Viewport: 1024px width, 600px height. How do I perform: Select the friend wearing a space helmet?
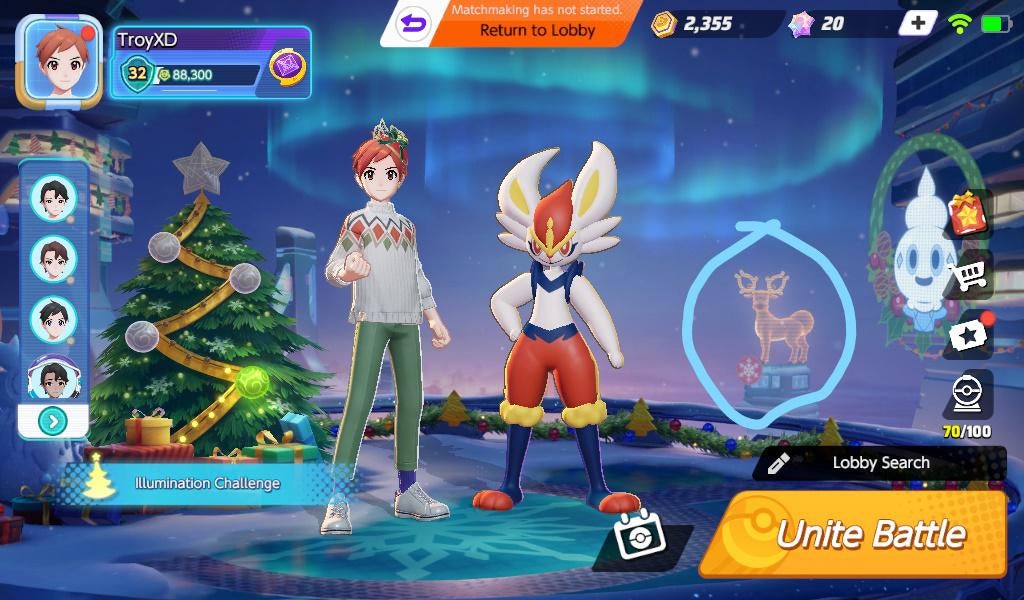coord(53,378)
